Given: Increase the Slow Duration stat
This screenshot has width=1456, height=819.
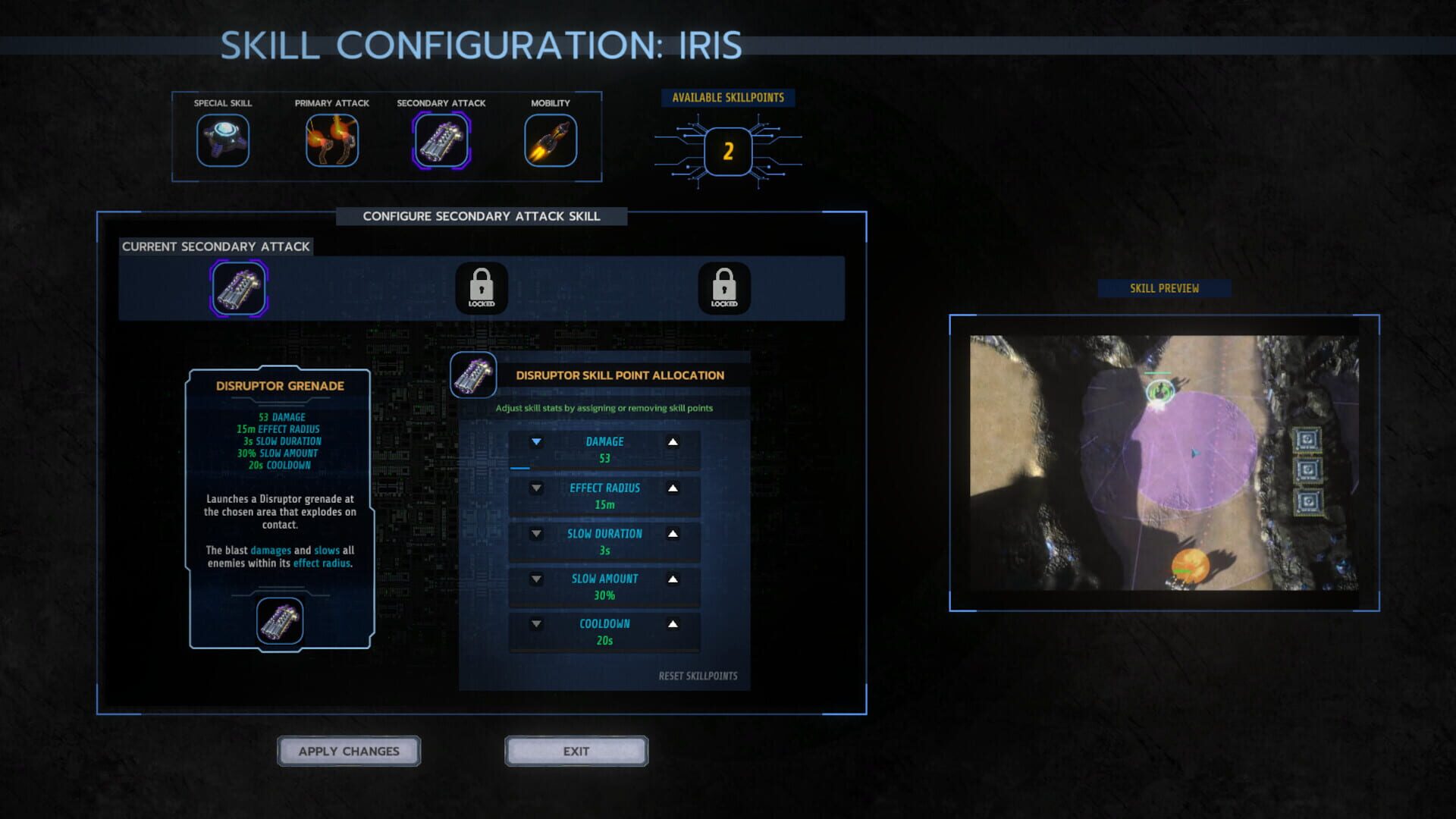Looking at the screenshot, I should click(x=672, y=534).
